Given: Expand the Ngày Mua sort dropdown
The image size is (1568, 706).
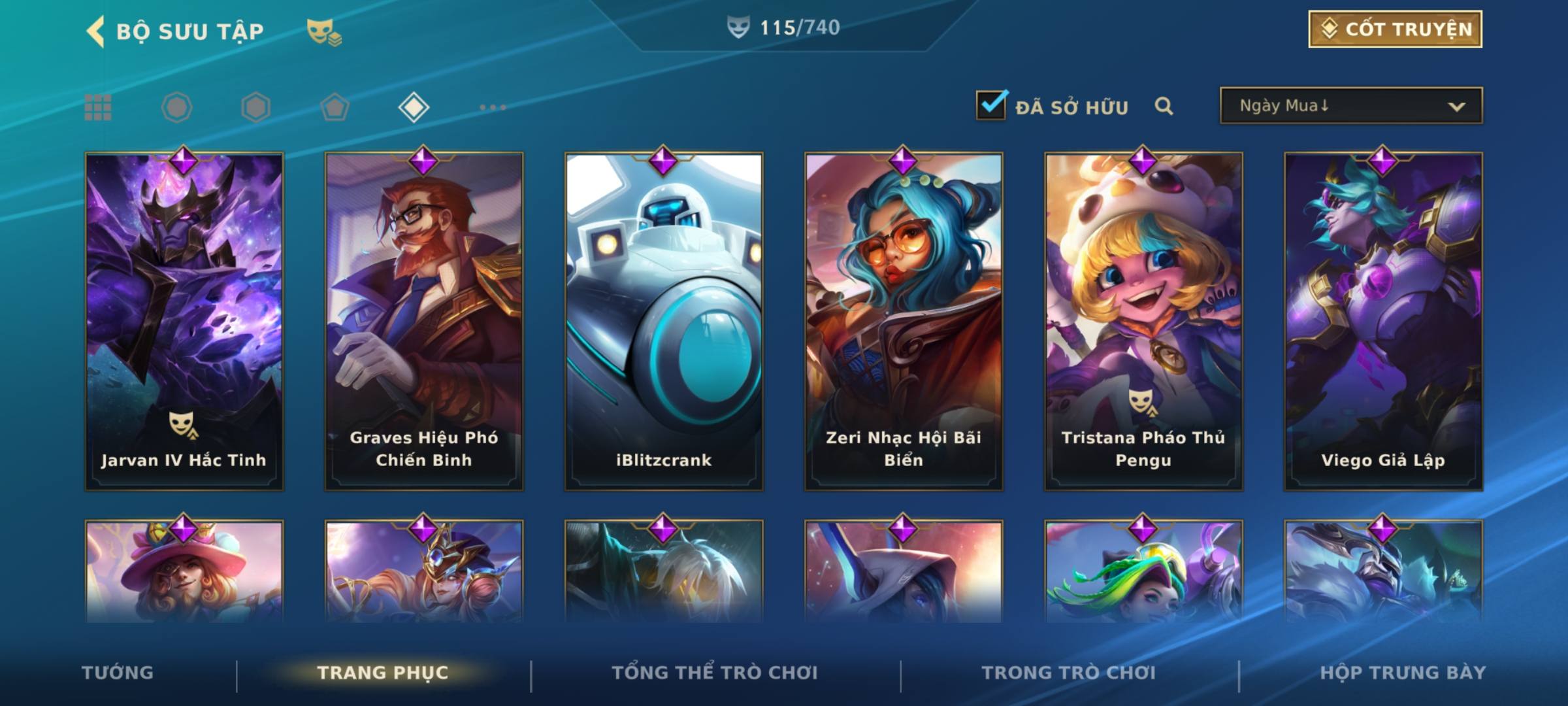Looking at the screenshot, I should pos(1350,106).
